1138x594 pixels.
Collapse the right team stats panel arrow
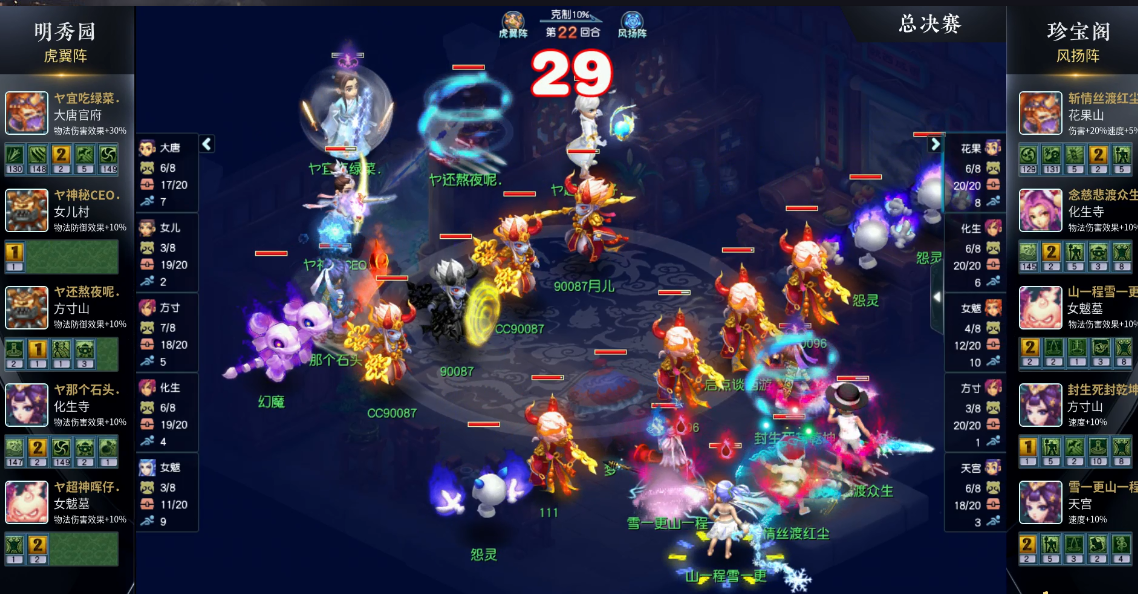point(935,144)
